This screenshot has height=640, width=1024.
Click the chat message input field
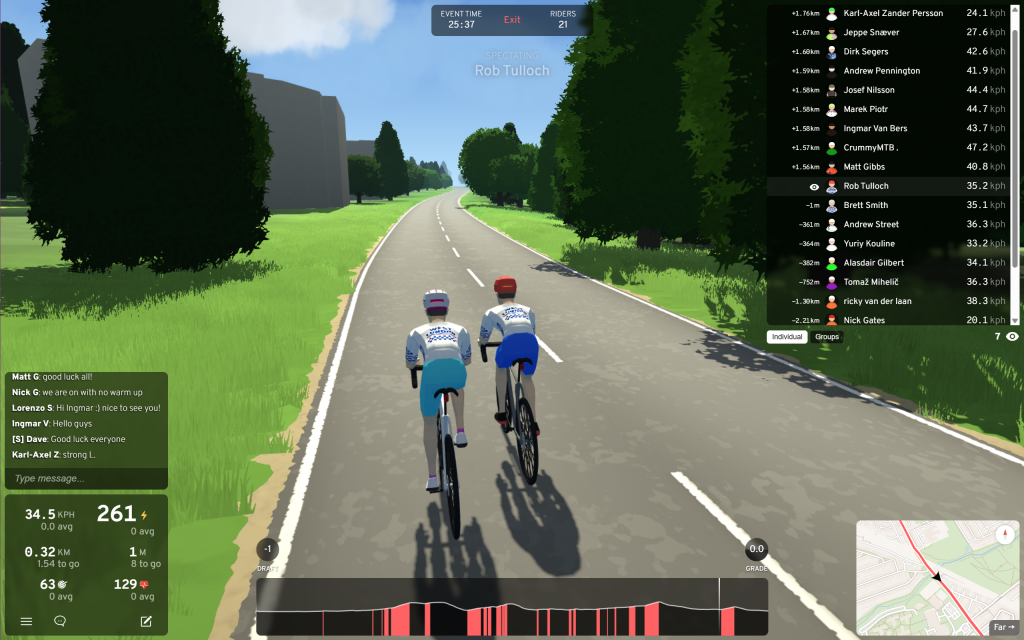(x=85, y=479)
